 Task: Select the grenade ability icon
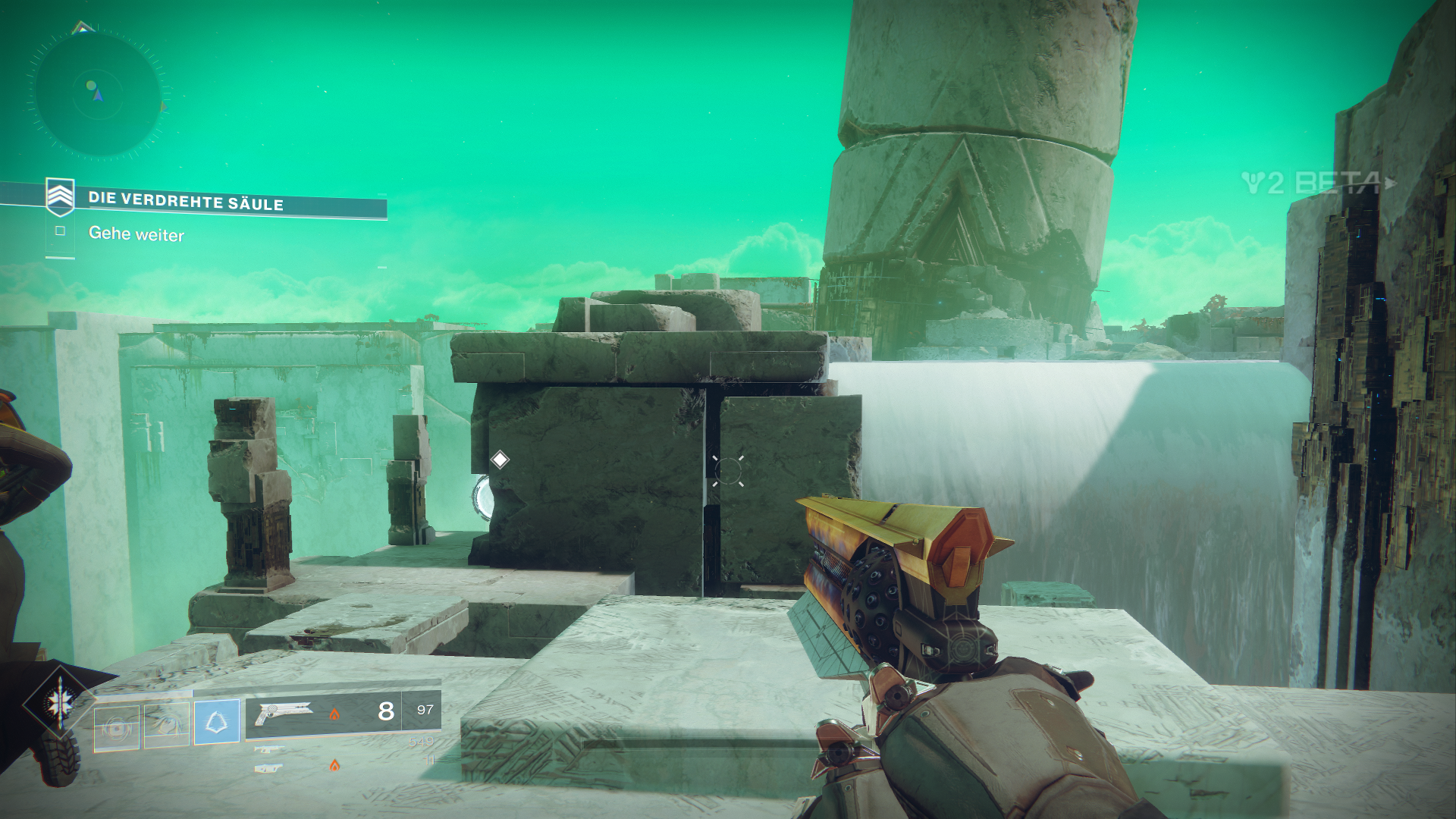click(117, 728)
